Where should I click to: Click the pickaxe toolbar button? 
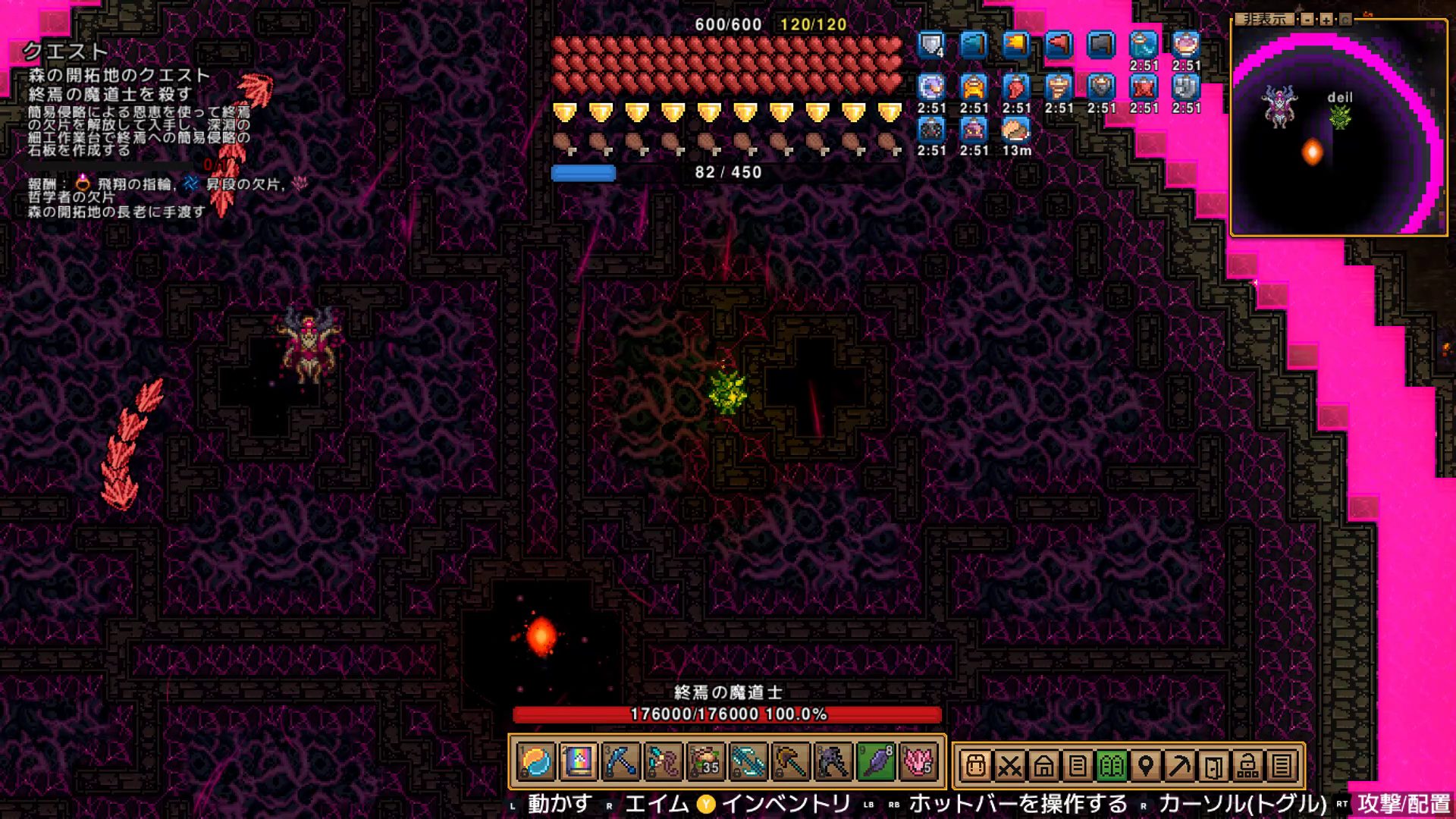tap(1180, 767)
